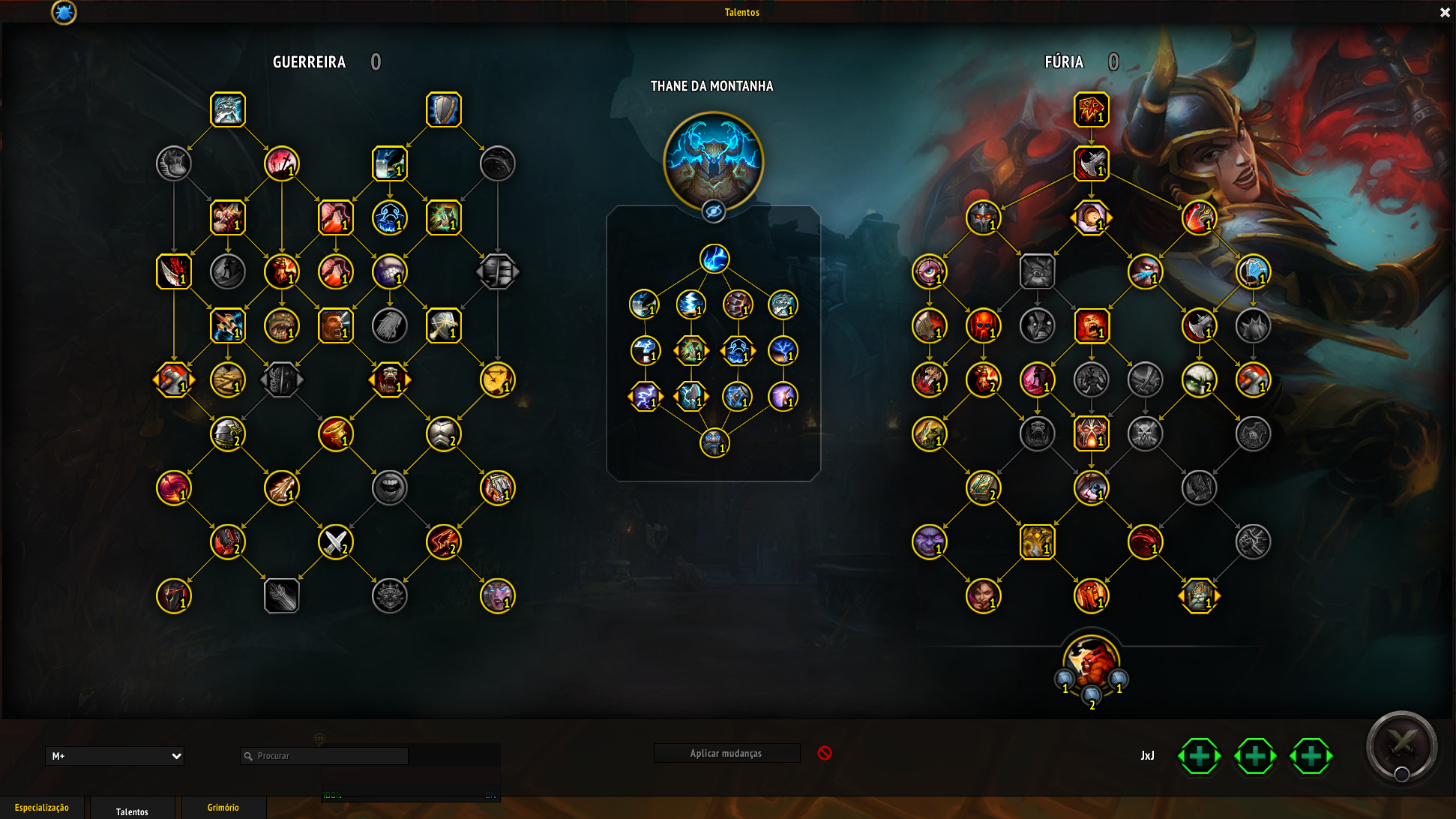Select the Talentos tab
This screenshot has height=819, width=1456.
[132, 811]
